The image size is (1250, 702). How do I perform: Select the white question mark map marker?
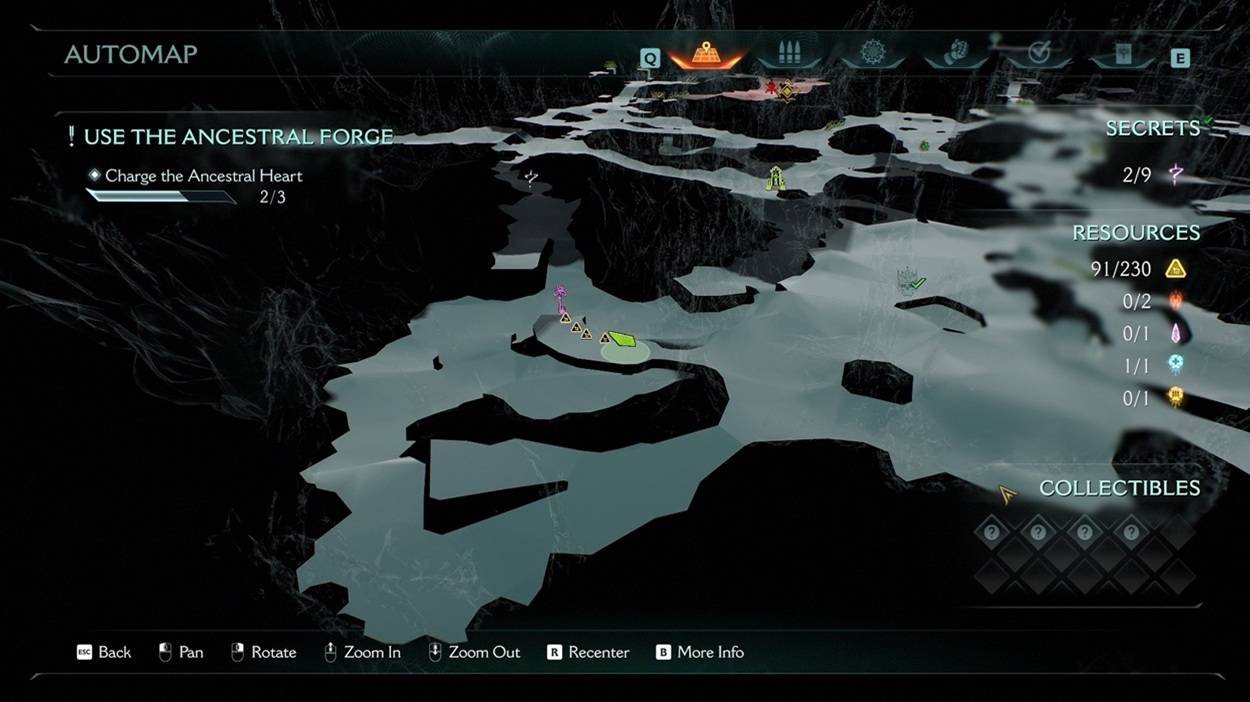click(531, 178)
